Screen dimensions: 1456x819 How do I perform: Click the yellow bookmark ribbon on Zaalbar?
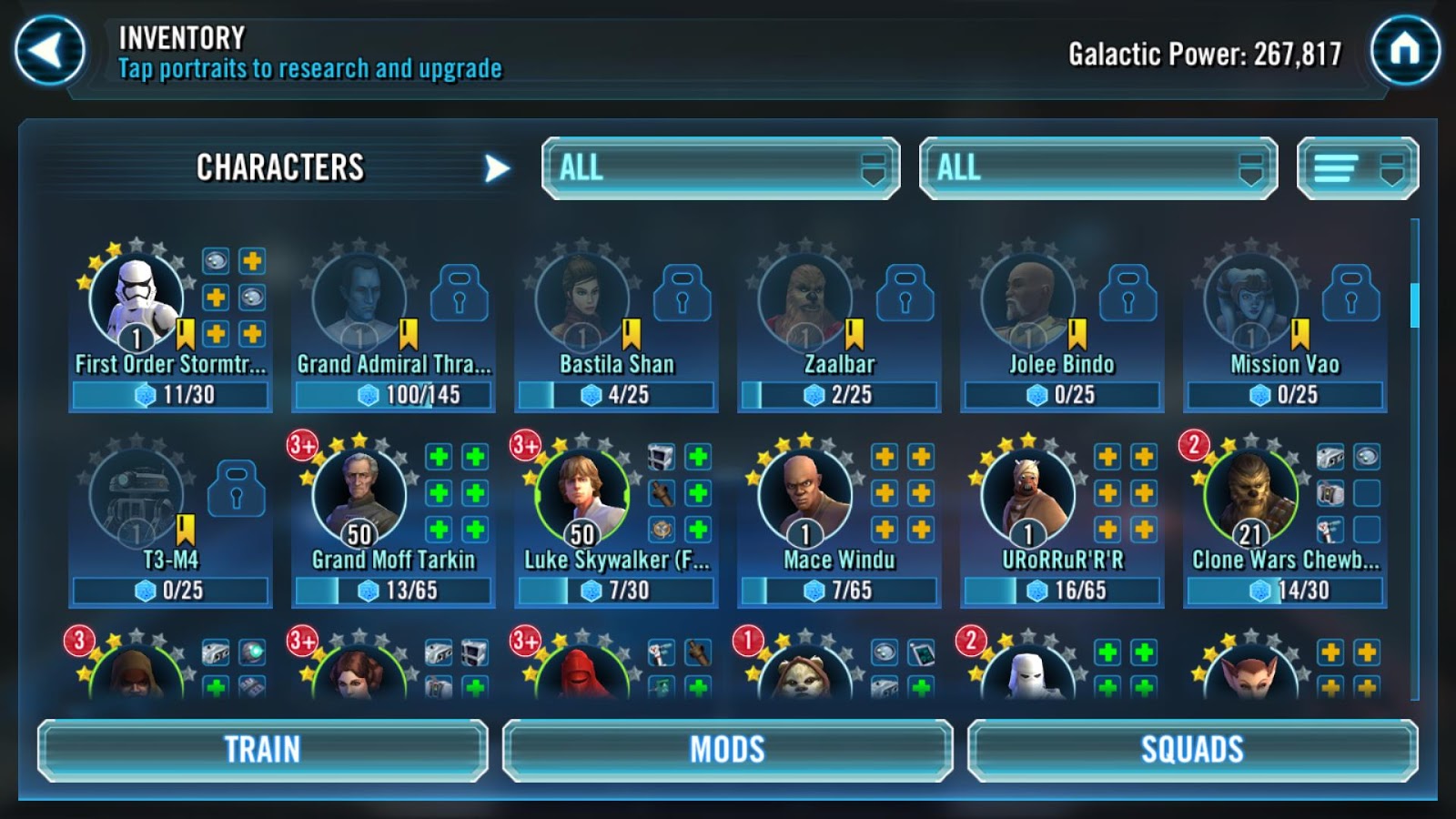852,334
